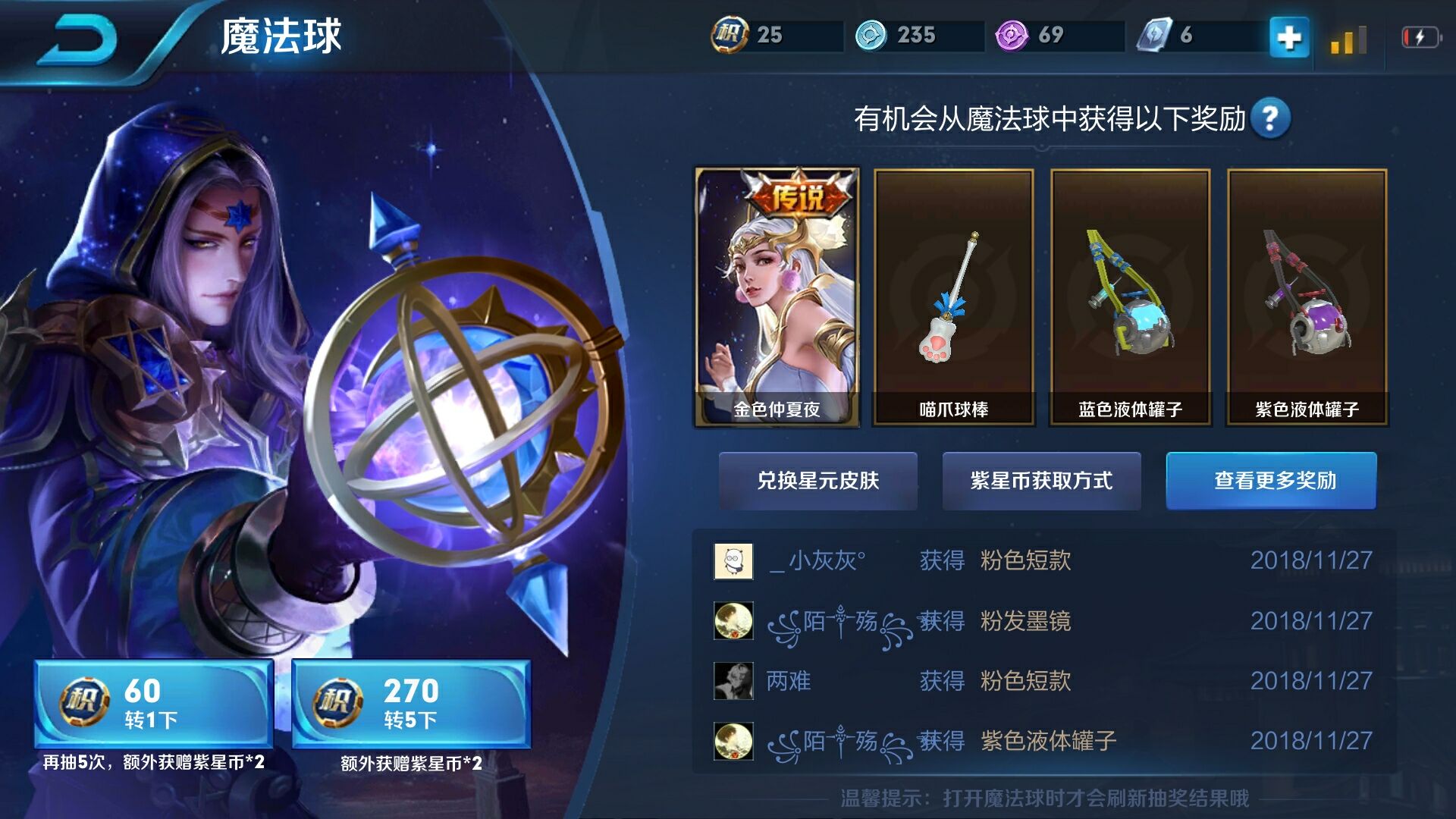View 紫星币获取方式 information
The width and height of the screenshot is (1456, 819).
click(x=1040, y=482)
